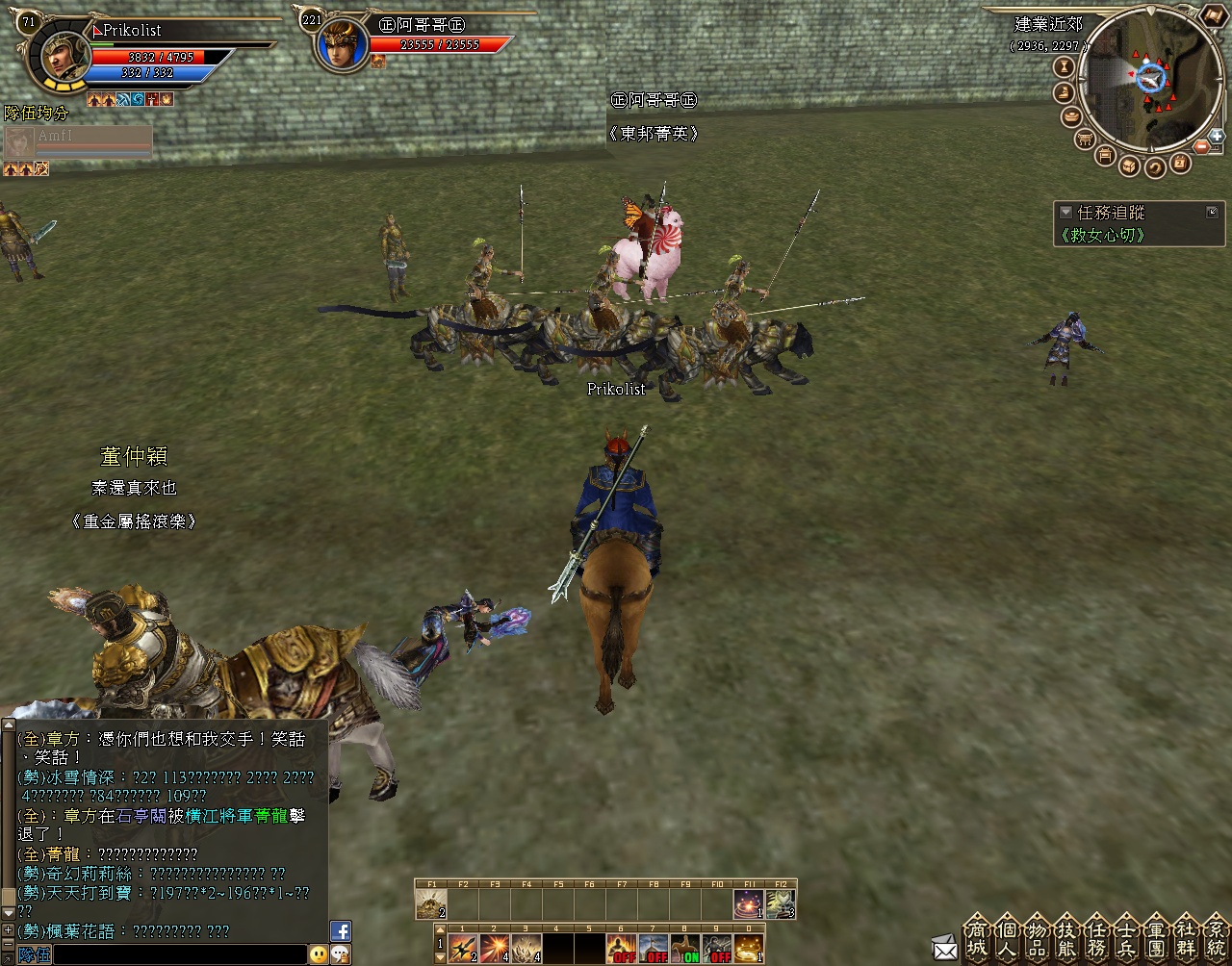Screen dimensions: 1232x966
Task: Click the treasure chest icon below minimap
Action: [1130, 165]
